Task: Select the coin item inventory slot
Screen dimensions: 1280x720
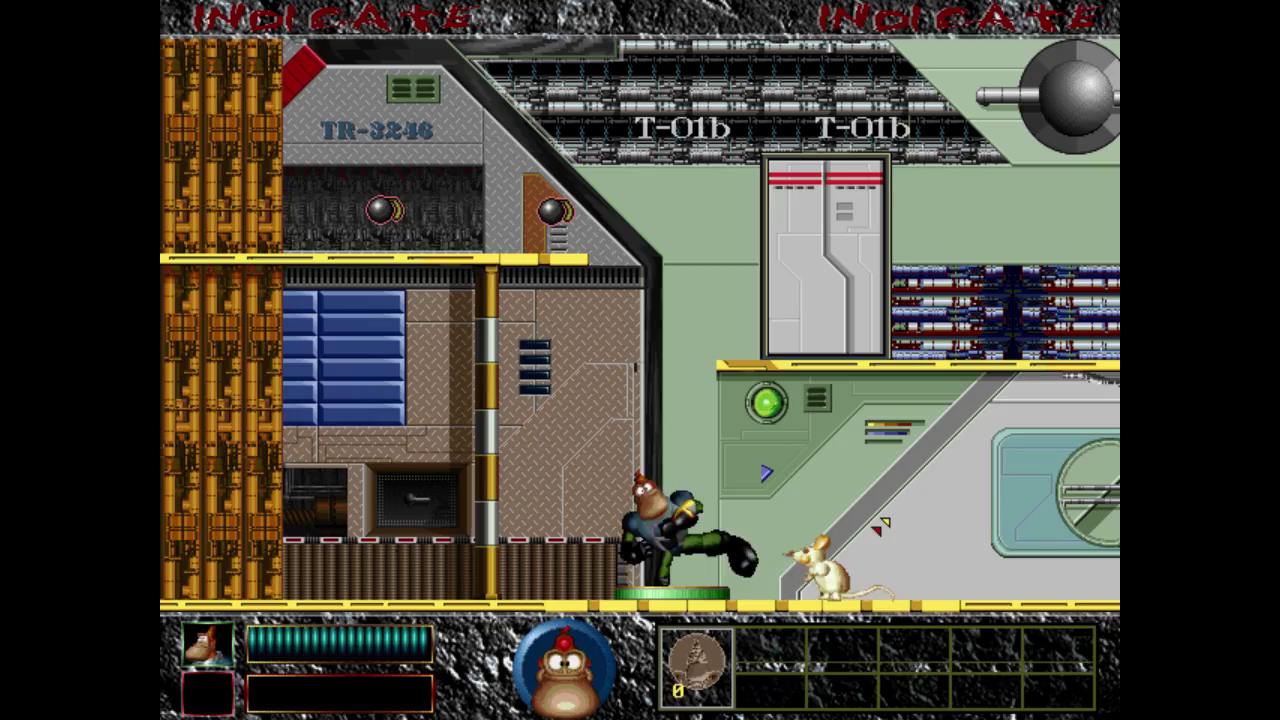Action: [x=696, y=667]
